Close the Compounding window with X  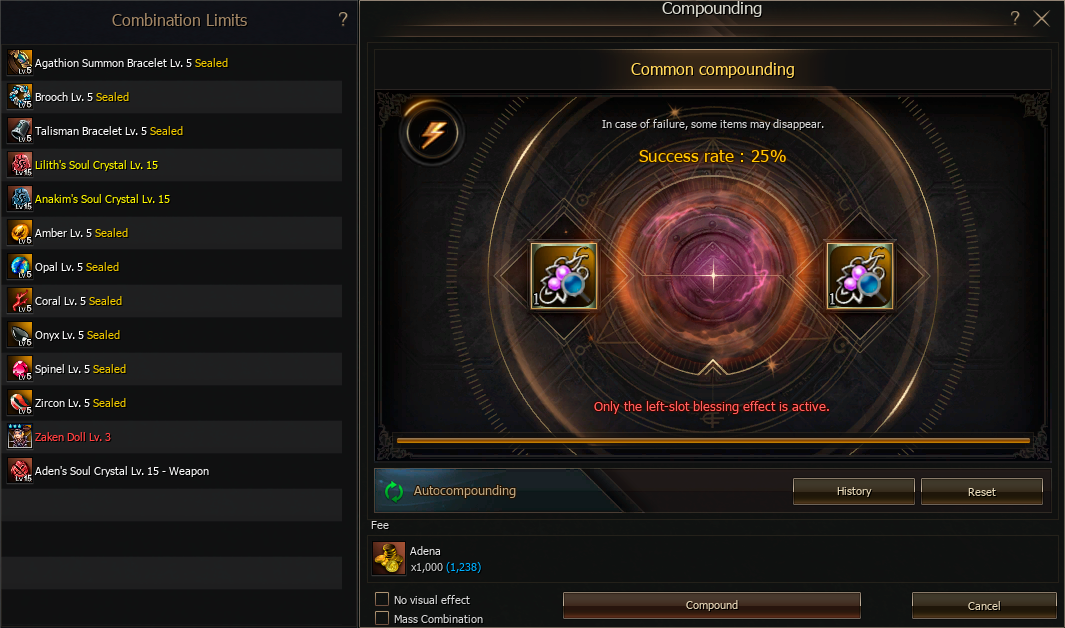pos(1041,18)
